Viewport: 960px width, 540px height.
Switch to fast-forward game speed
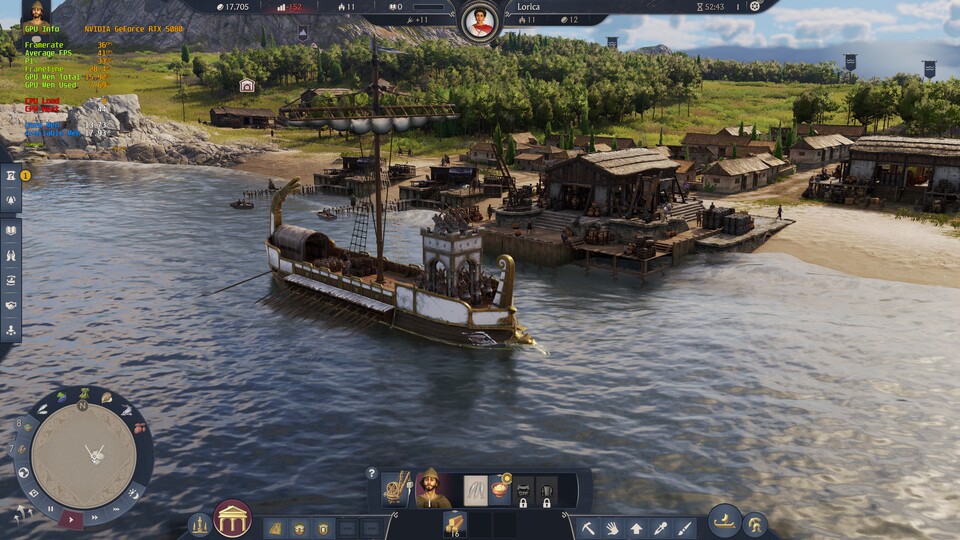(94, 519)
